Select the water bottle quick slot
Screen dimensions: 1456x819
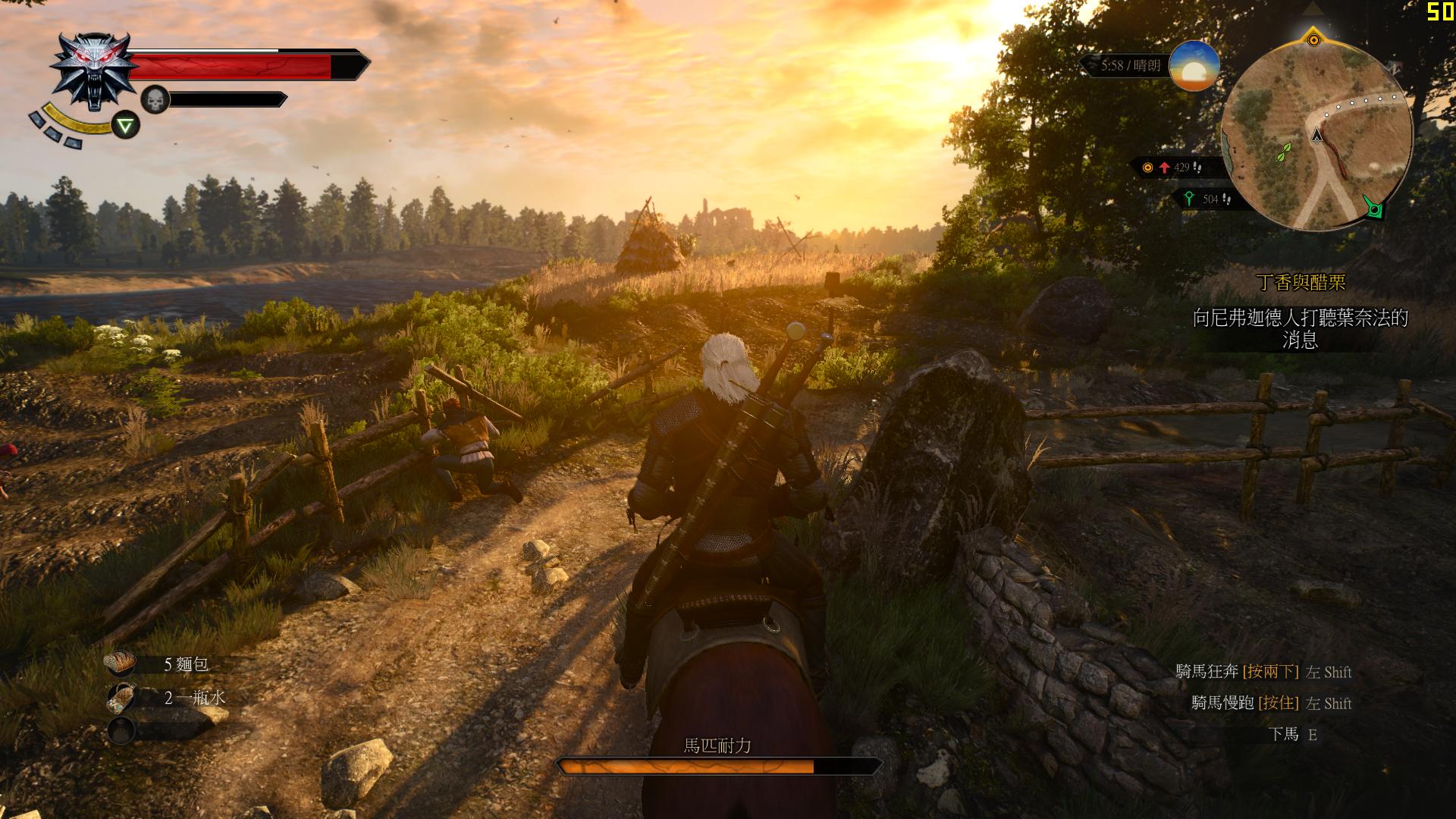[121, 697]
